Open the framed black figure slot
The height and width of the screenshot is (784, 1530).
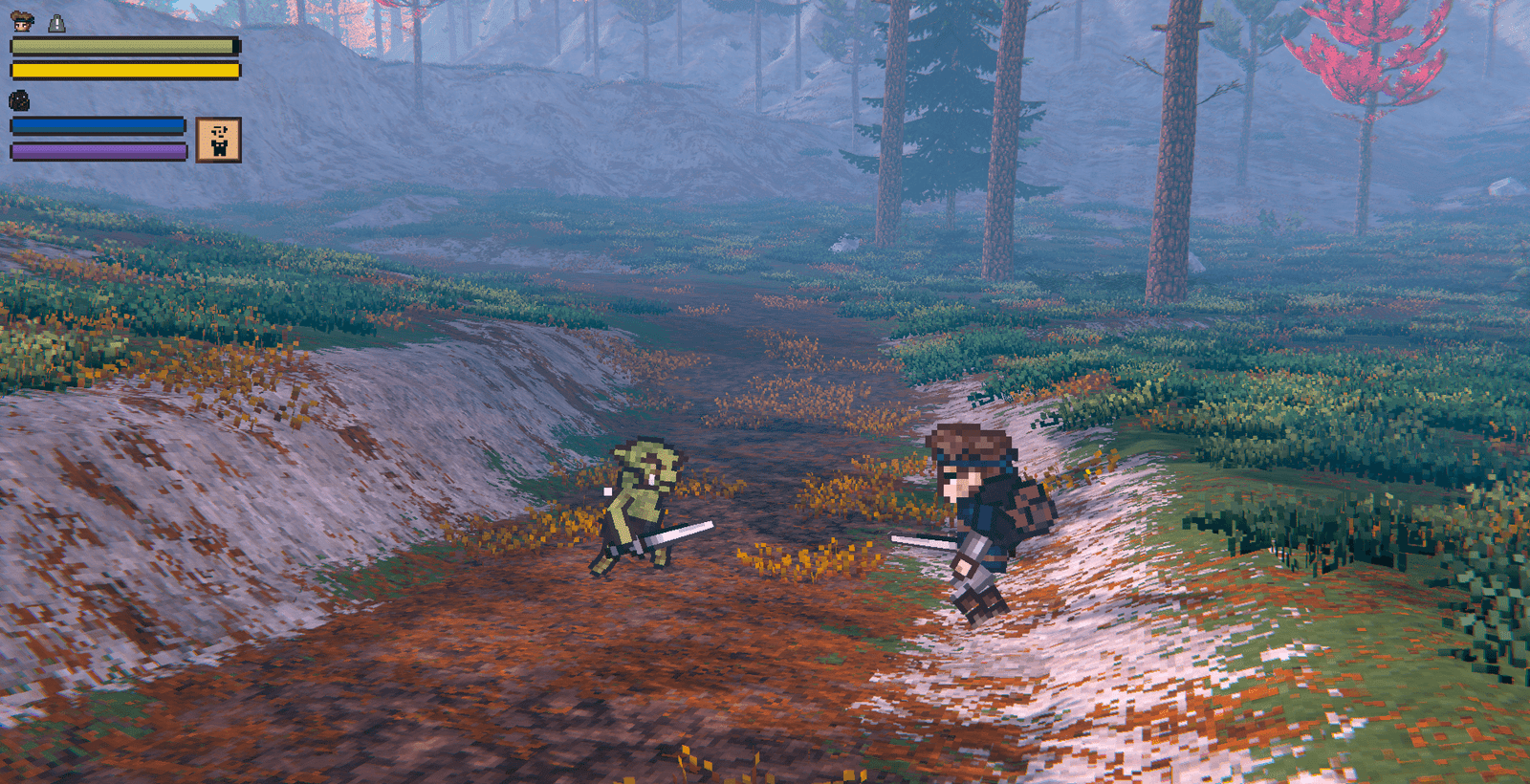218,140
